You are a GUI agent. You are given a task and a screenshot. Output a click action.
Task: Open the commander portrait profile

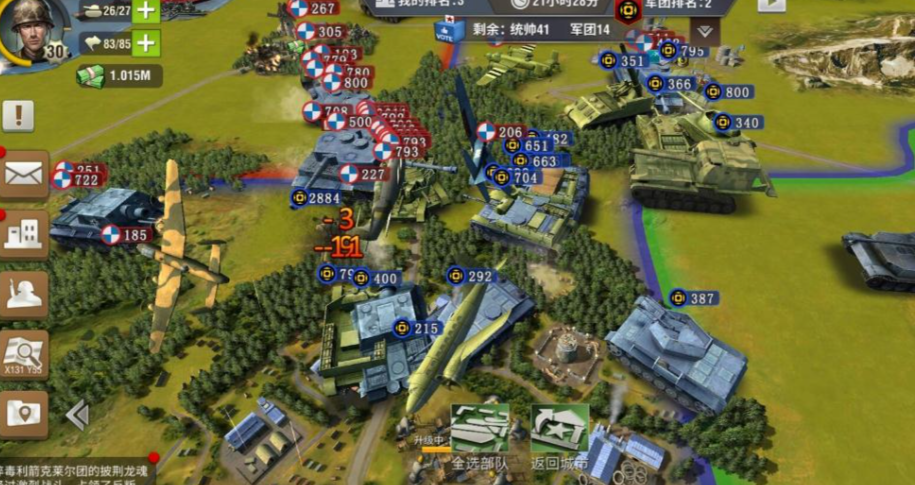point(33,28)
